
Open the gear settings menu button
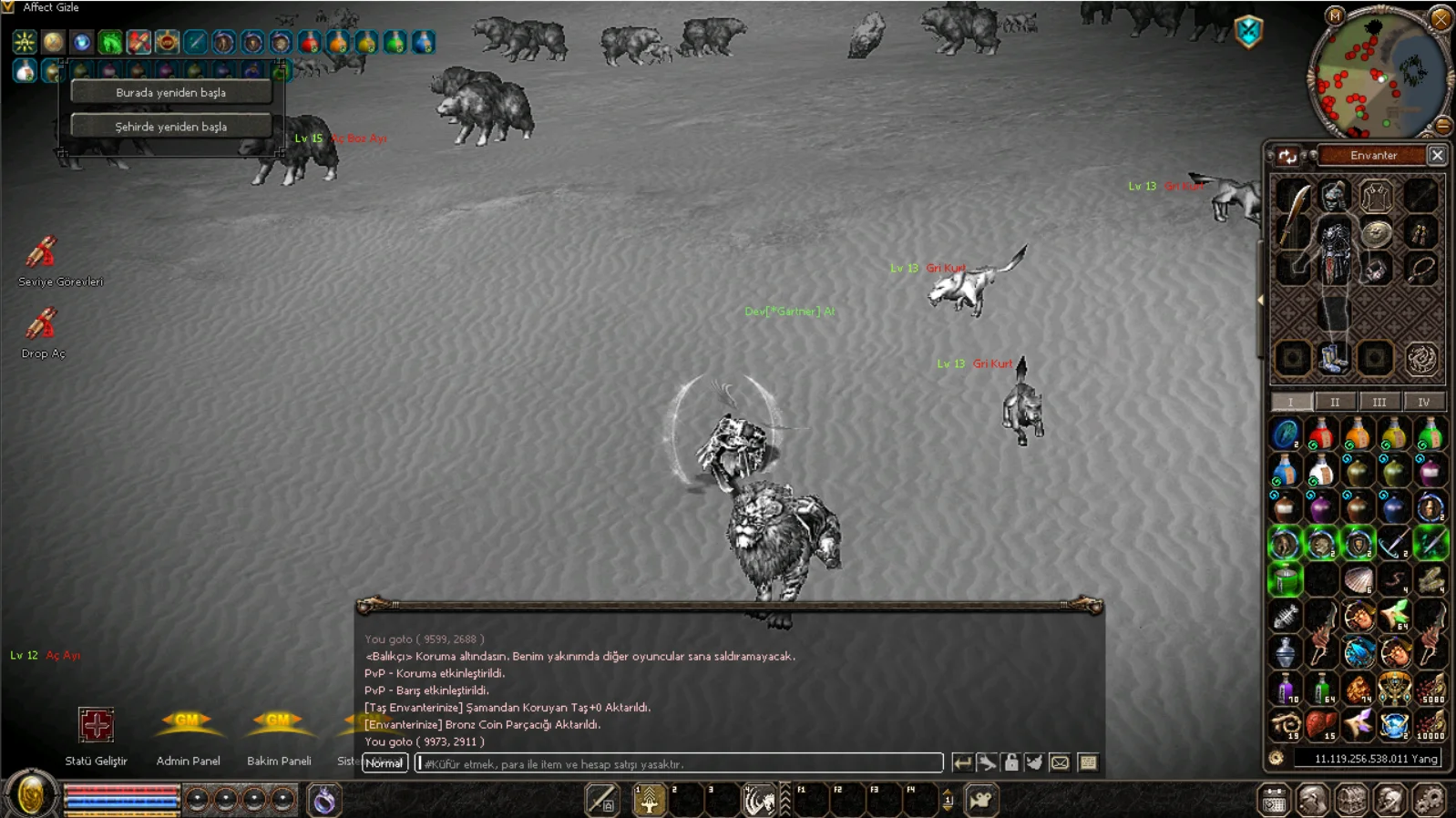(x=1430, y=800)
